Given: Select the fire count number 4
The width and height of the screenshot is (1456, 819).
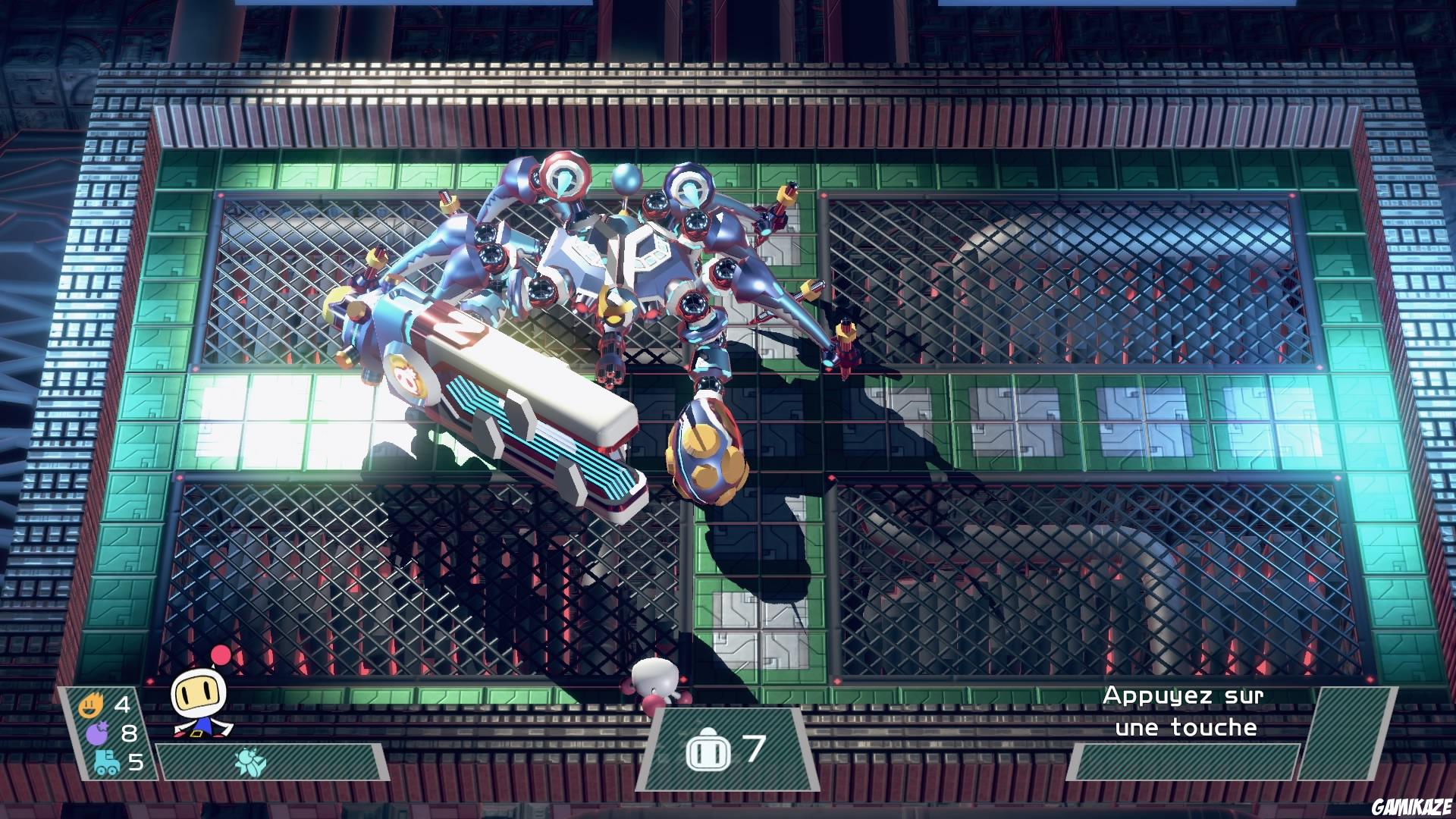Looking at the screenshot, I should [x=121, y=705].
